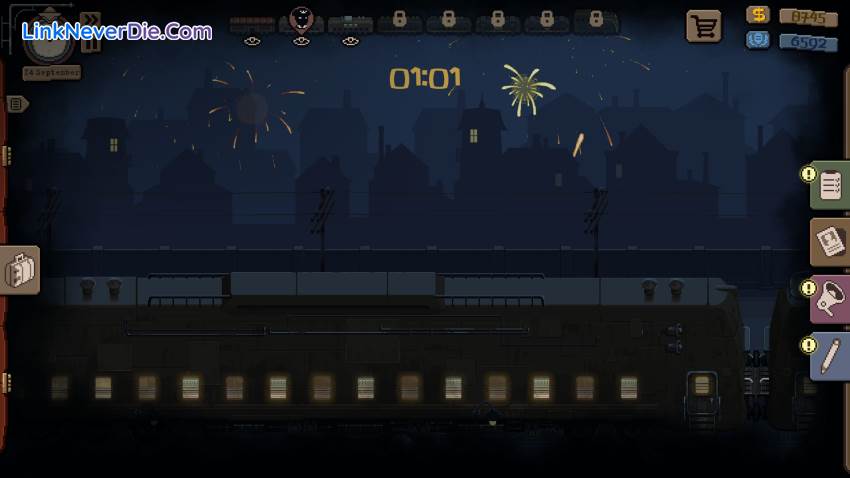Open the shopping cart store
This screenshot has width=850, height=478.
[703, 27]
